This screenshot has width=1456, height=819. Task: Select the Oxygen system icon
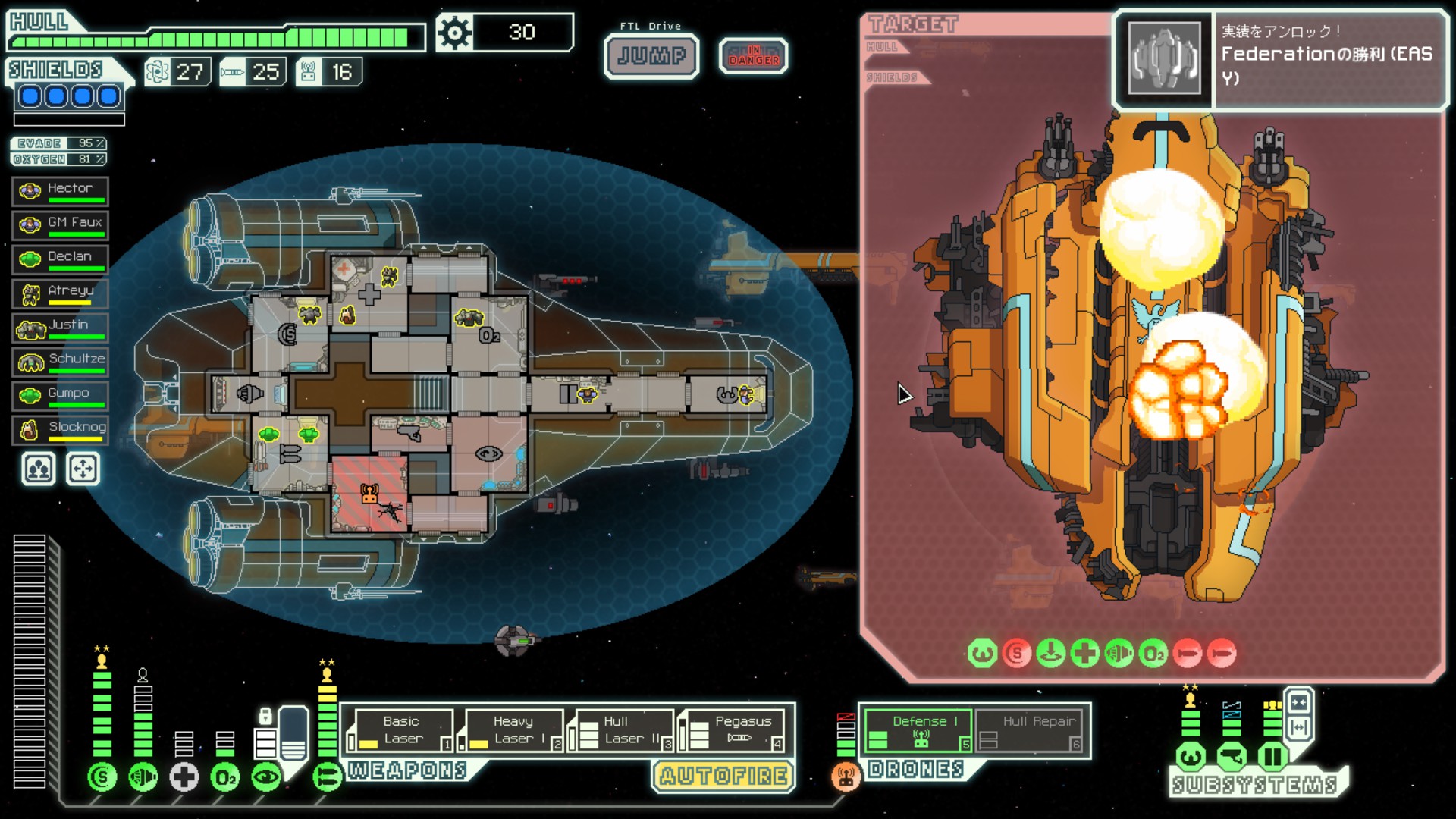tap(224, 777)
